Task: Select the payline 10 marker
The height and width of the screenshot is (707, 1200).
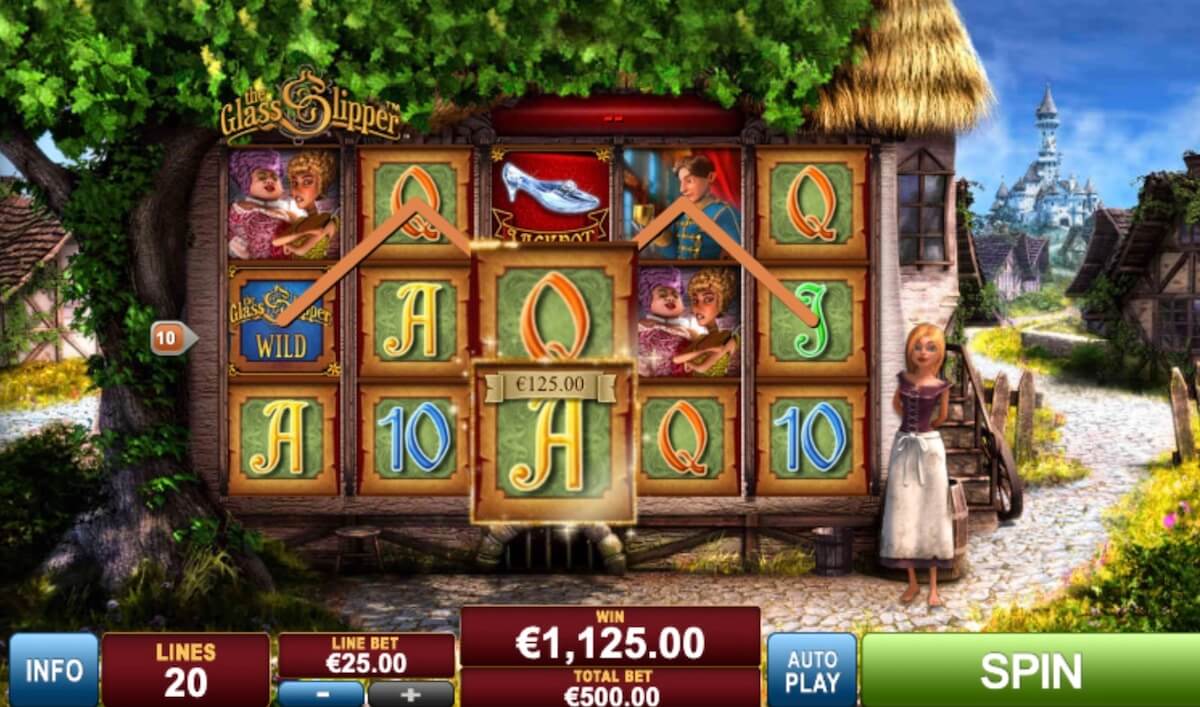Action: click(x=170, y=339)
